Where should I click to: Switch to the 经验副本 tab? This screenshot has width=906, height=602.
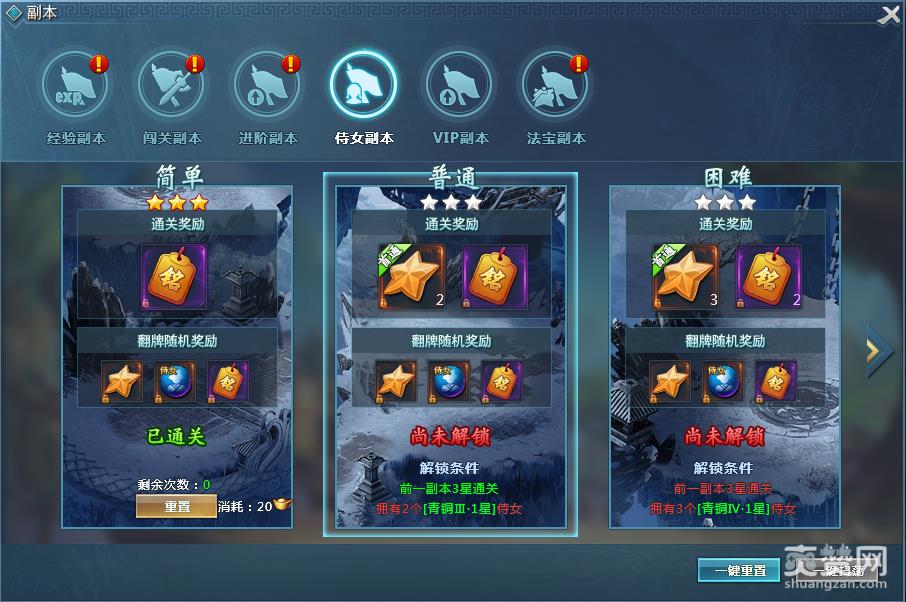(x=75, y=86)
